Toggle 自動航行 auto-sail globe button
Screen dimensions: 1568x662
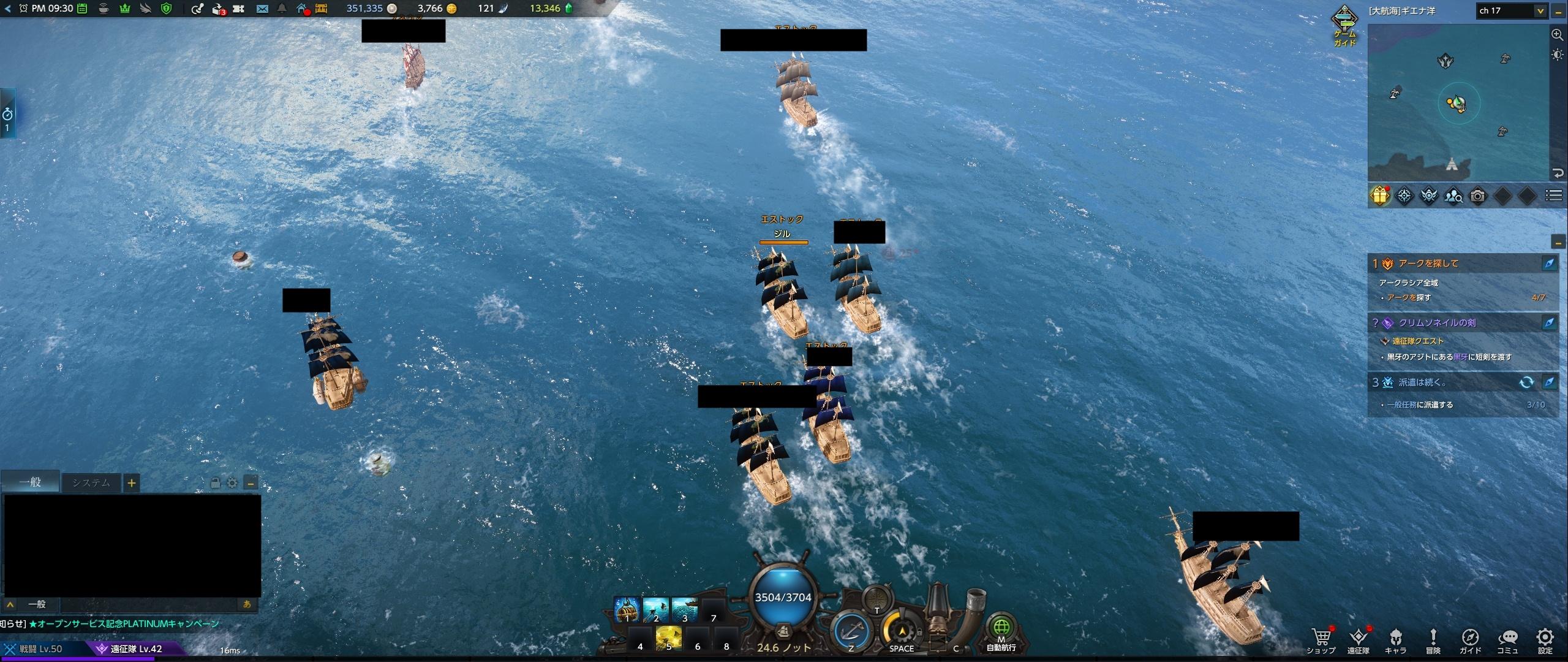[1001, 630]
